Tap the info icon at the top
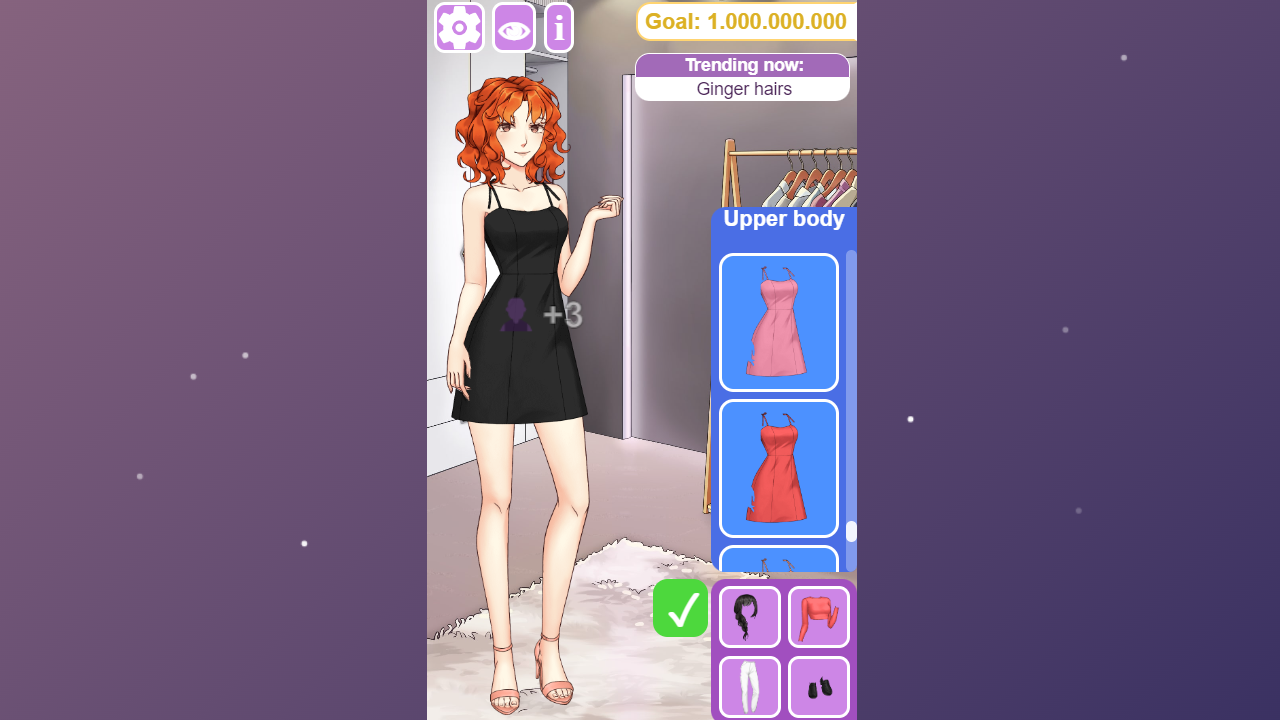Screen dimensions: 1280x720 point(558,27)
